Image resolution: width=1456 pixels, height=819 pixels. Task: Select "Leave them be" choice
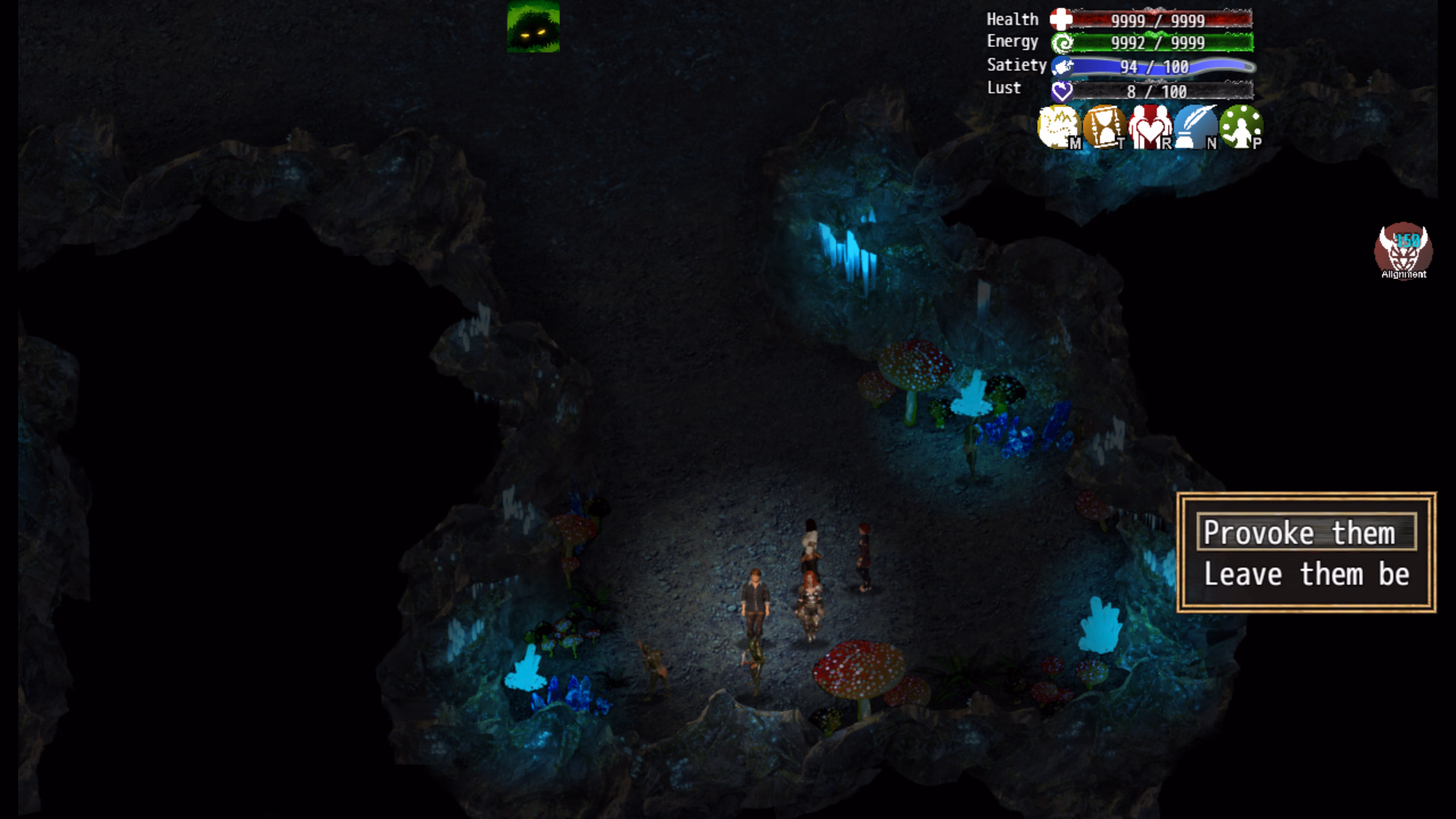[1306, 575]
